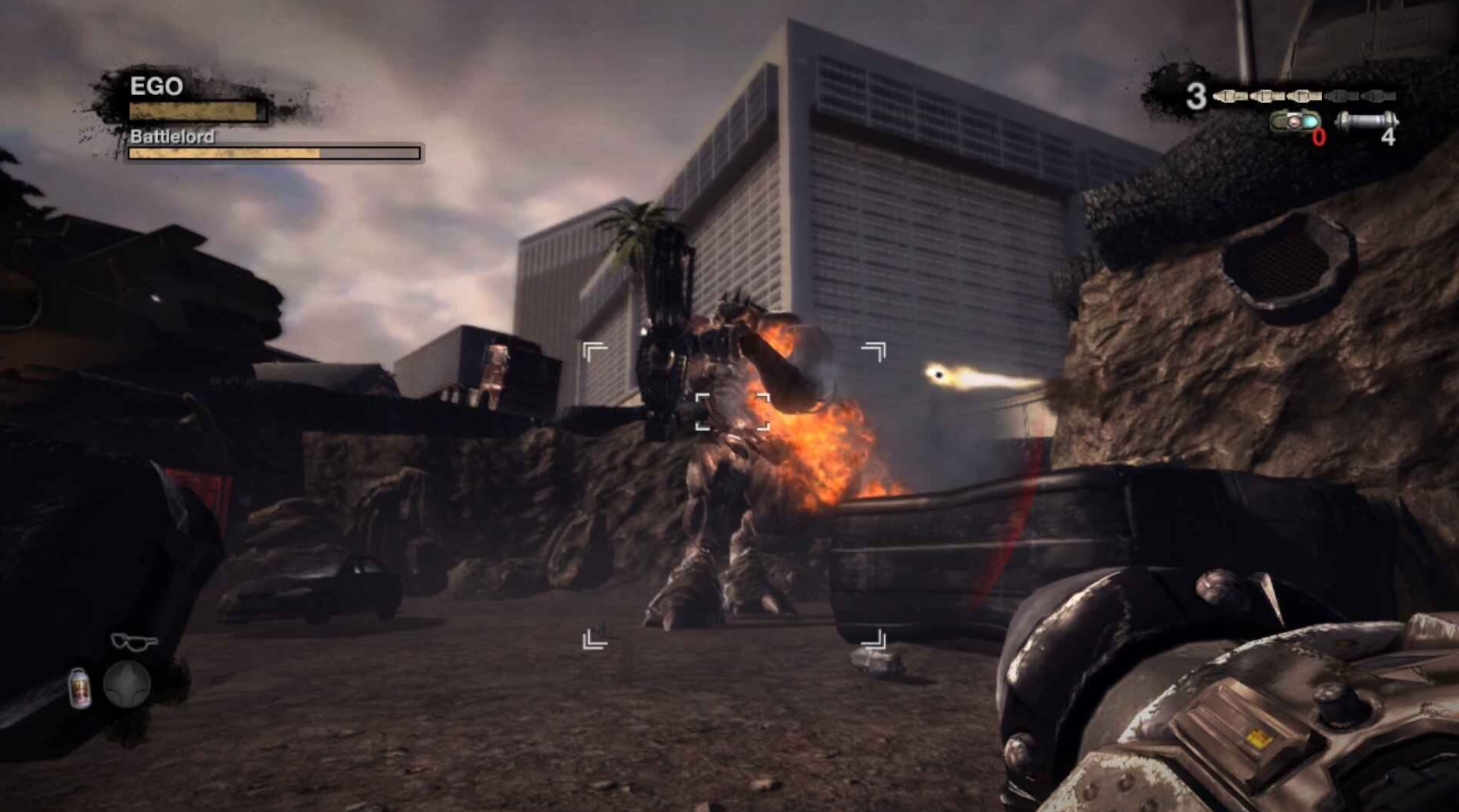Toggle the teal indicator on the mine device

[1310, 121]
